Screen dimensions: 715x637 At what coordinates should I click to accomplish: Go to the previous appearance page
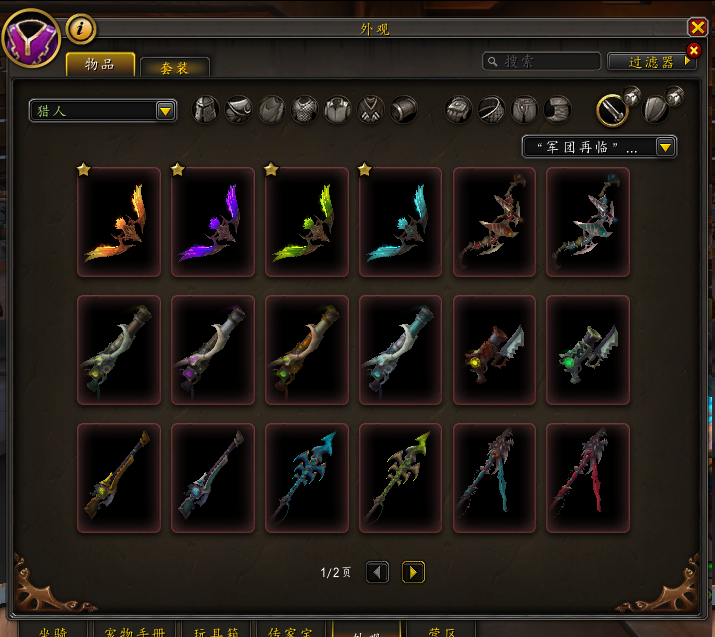point(377,572)
